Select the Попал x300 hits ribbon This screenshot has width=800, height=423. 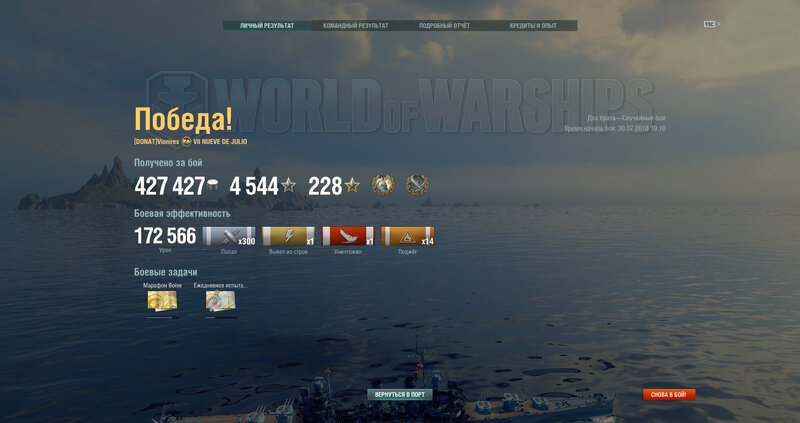tap(229, 237)
